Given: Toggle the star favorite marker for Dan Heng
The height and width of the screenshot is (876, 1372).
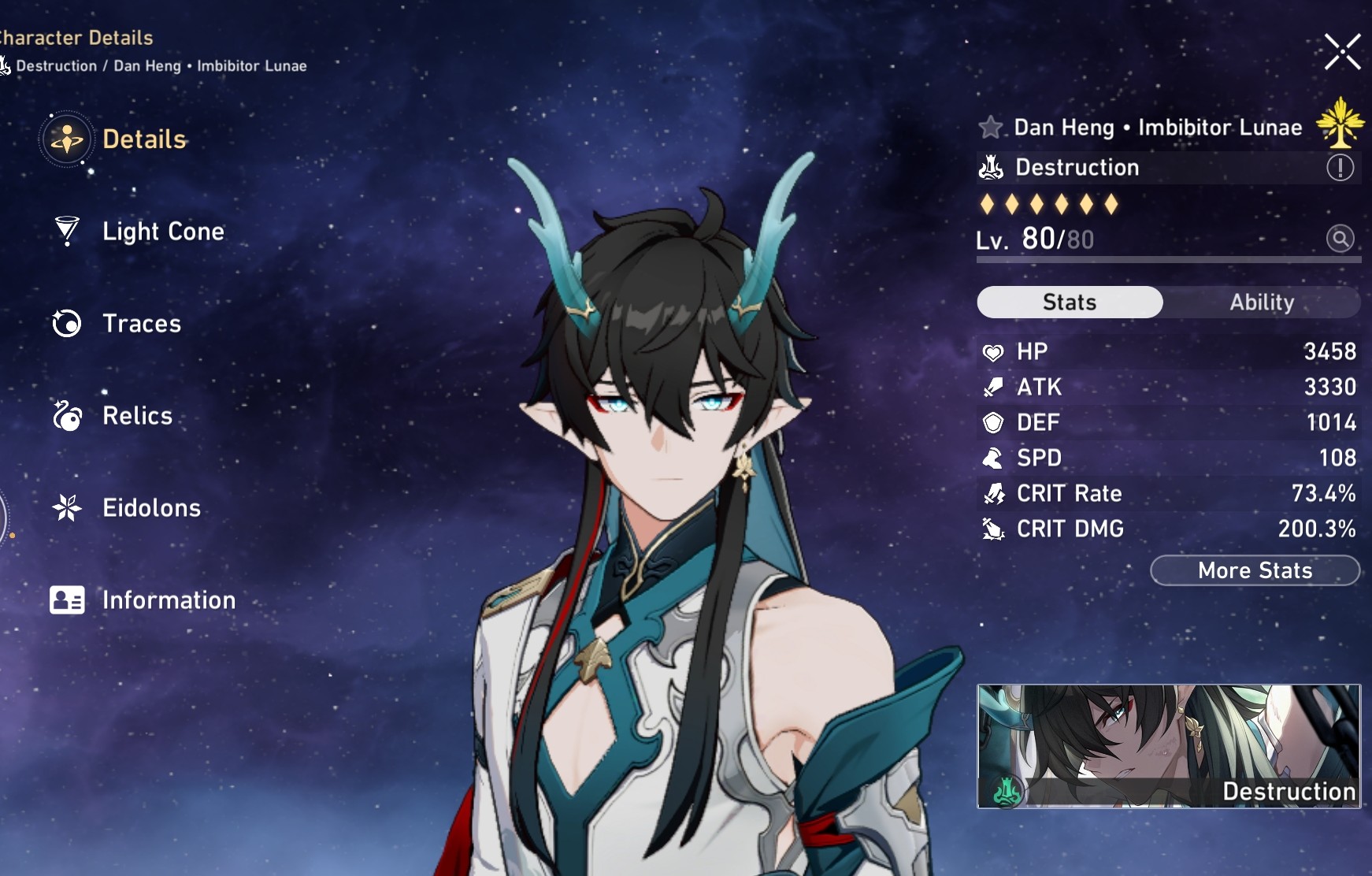Looking at the screenshot, I should tap(990, 127).
